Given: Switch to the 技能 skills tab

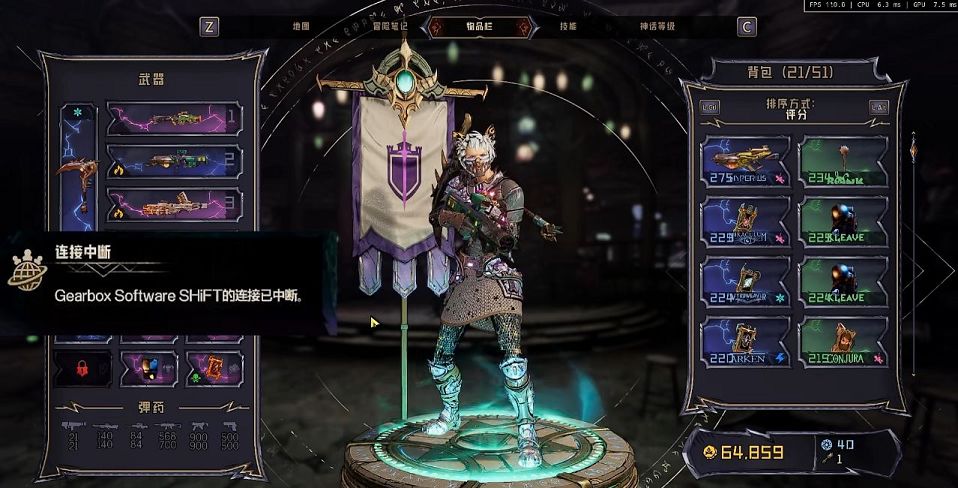Looking at the screenshot, I should pos(568,27).
